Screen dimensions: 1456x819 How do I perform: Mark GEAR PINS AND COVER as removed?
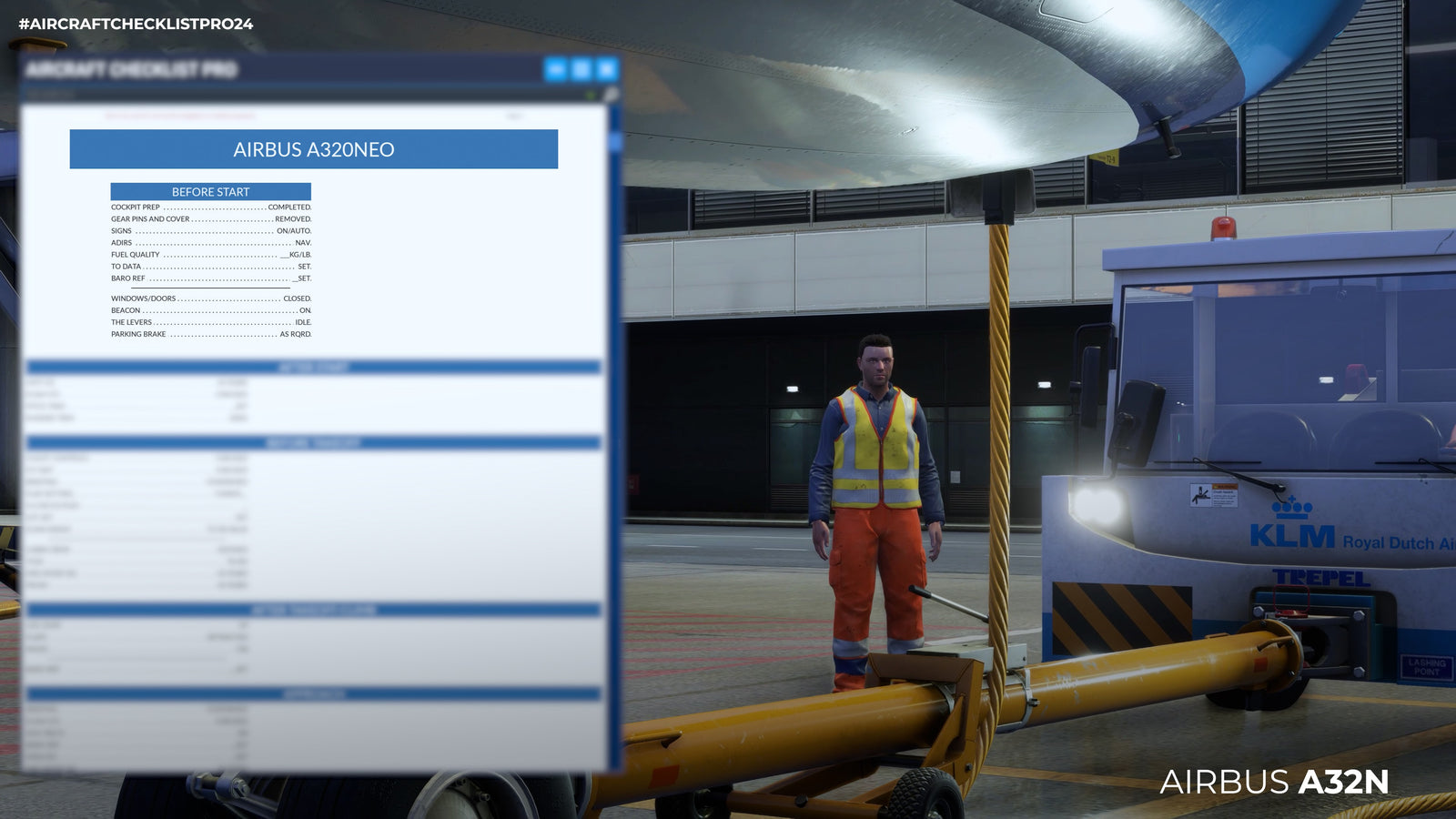(x=211, y=220)
